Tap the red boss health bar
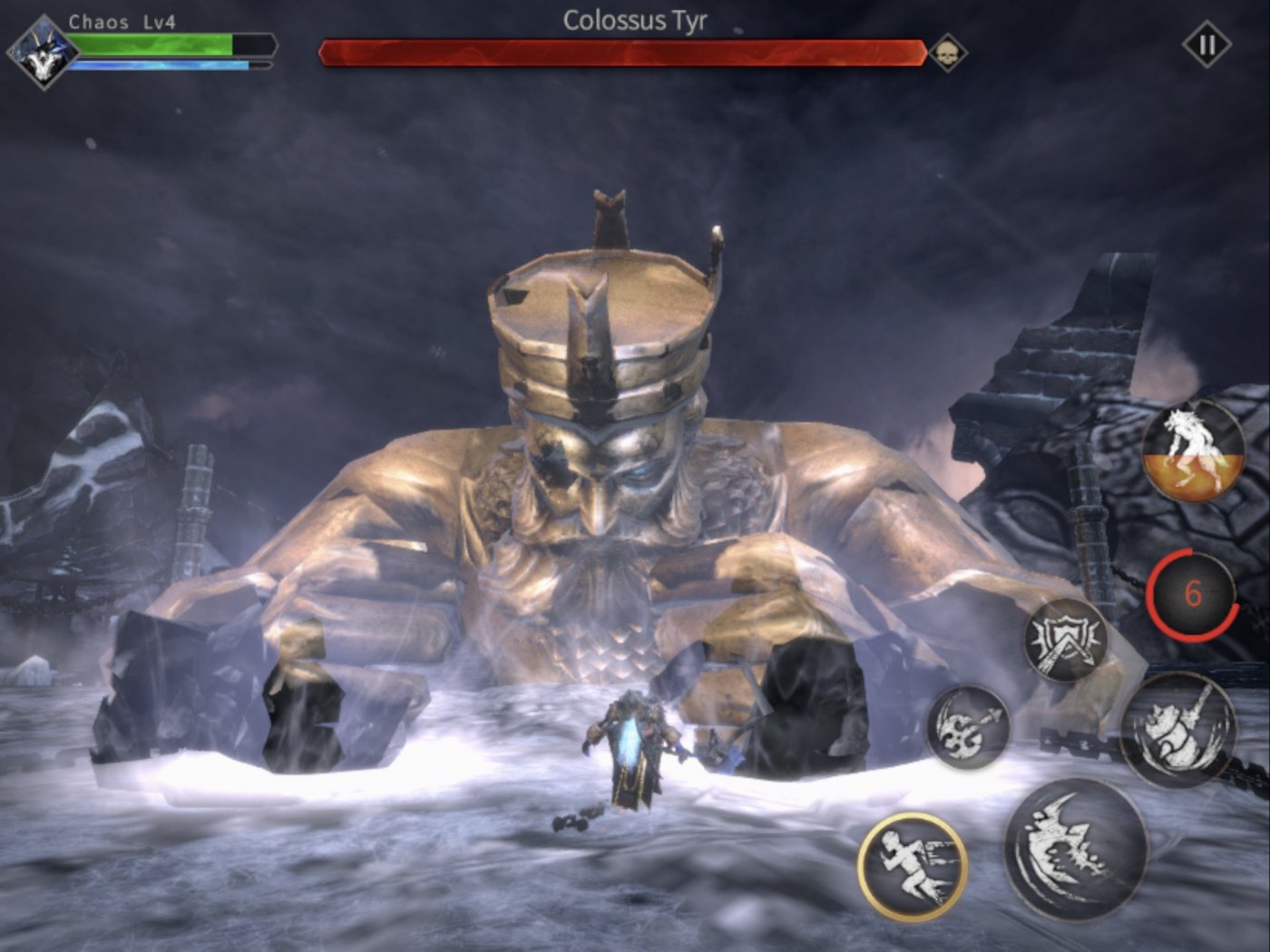1270x952 pixels. 626,52
